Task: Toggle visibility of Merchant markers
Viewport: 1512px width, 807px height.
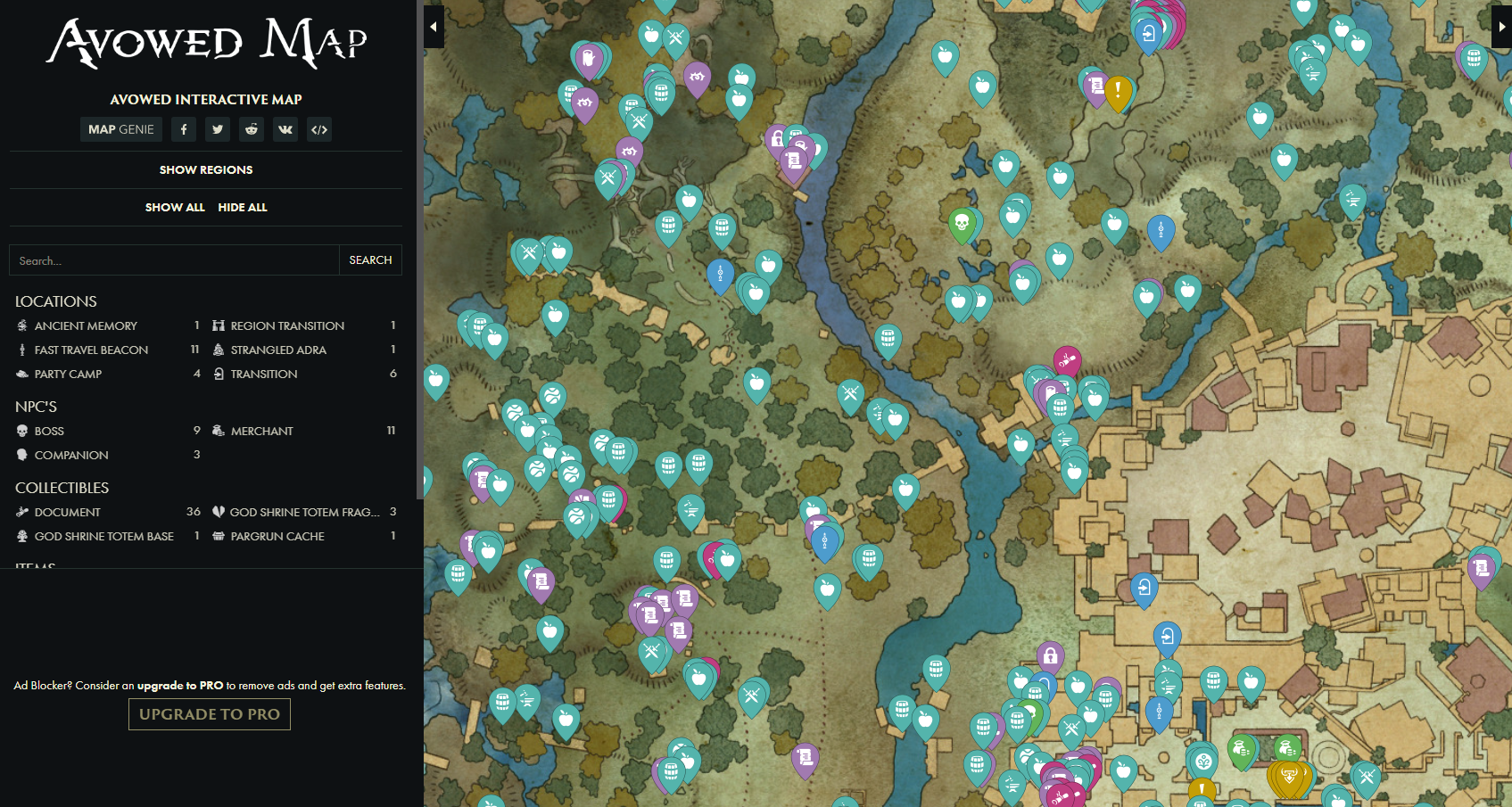Action: [x=261, y=431]
